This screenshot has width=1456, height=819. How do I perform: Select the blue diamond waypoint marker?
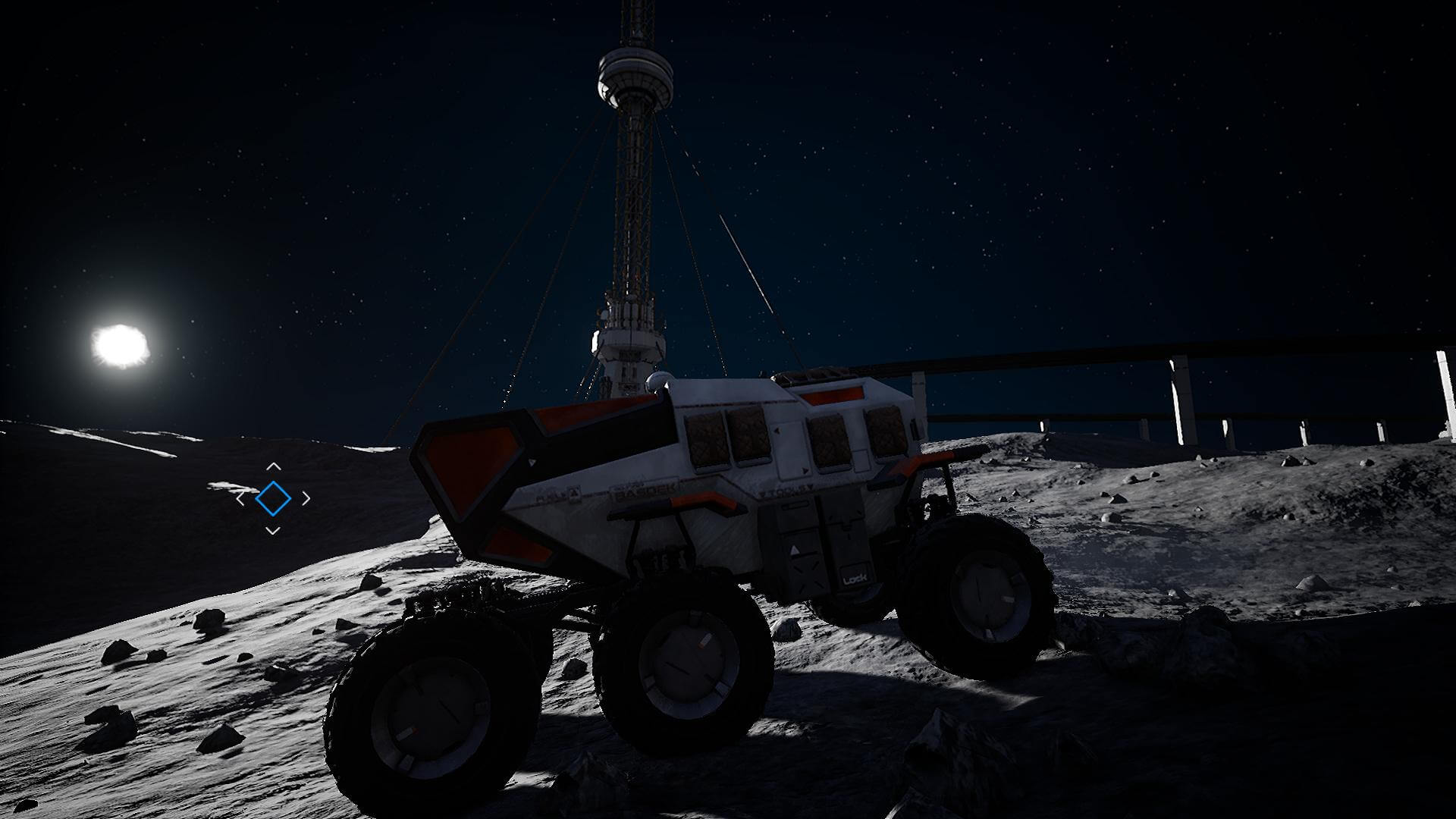(273, 498)
